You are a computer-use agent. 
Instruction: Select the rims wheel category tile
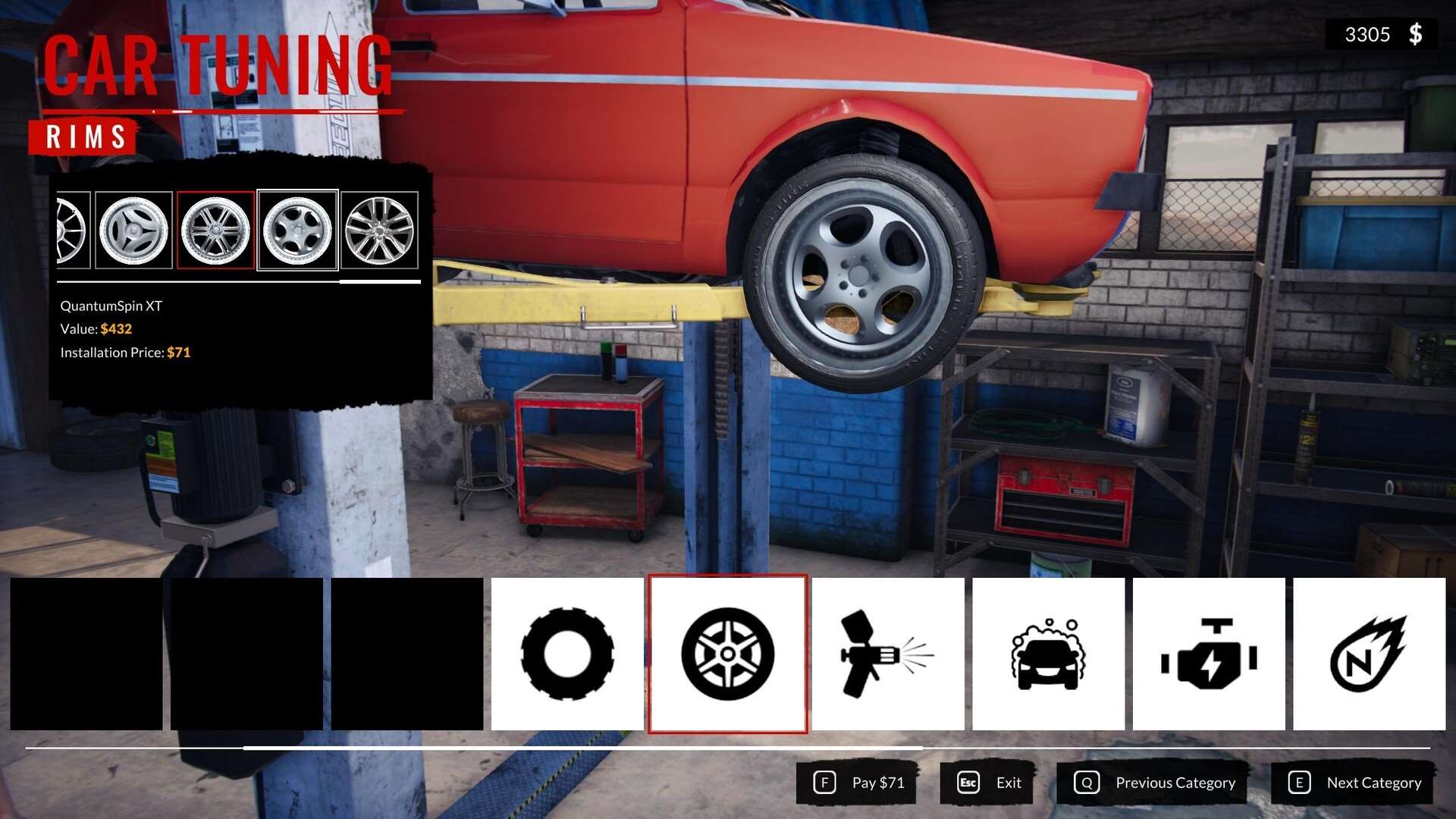coord(728,654)
